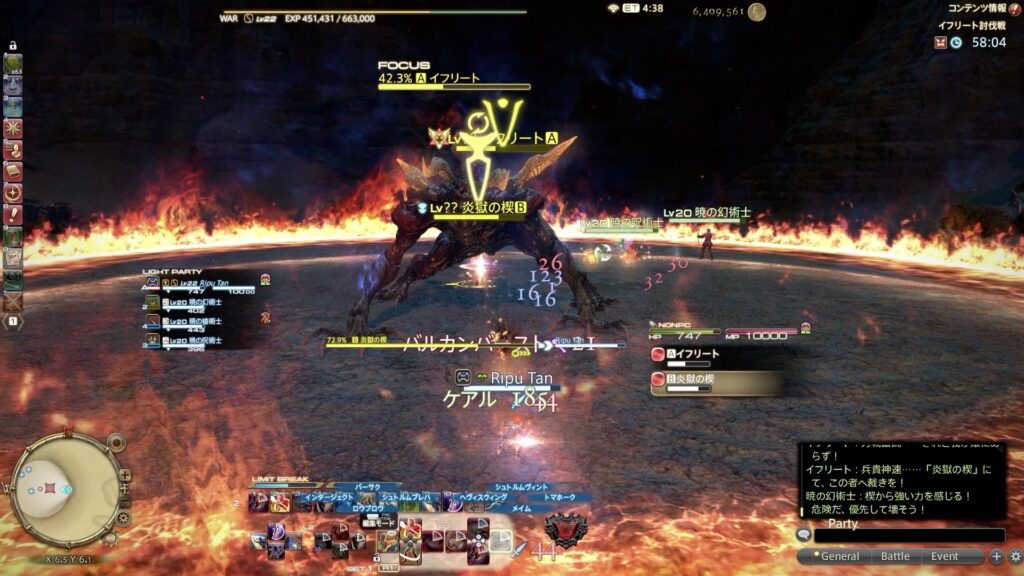Click the gil currency coin icon
Screen dimensions: 1024x576
757,12
